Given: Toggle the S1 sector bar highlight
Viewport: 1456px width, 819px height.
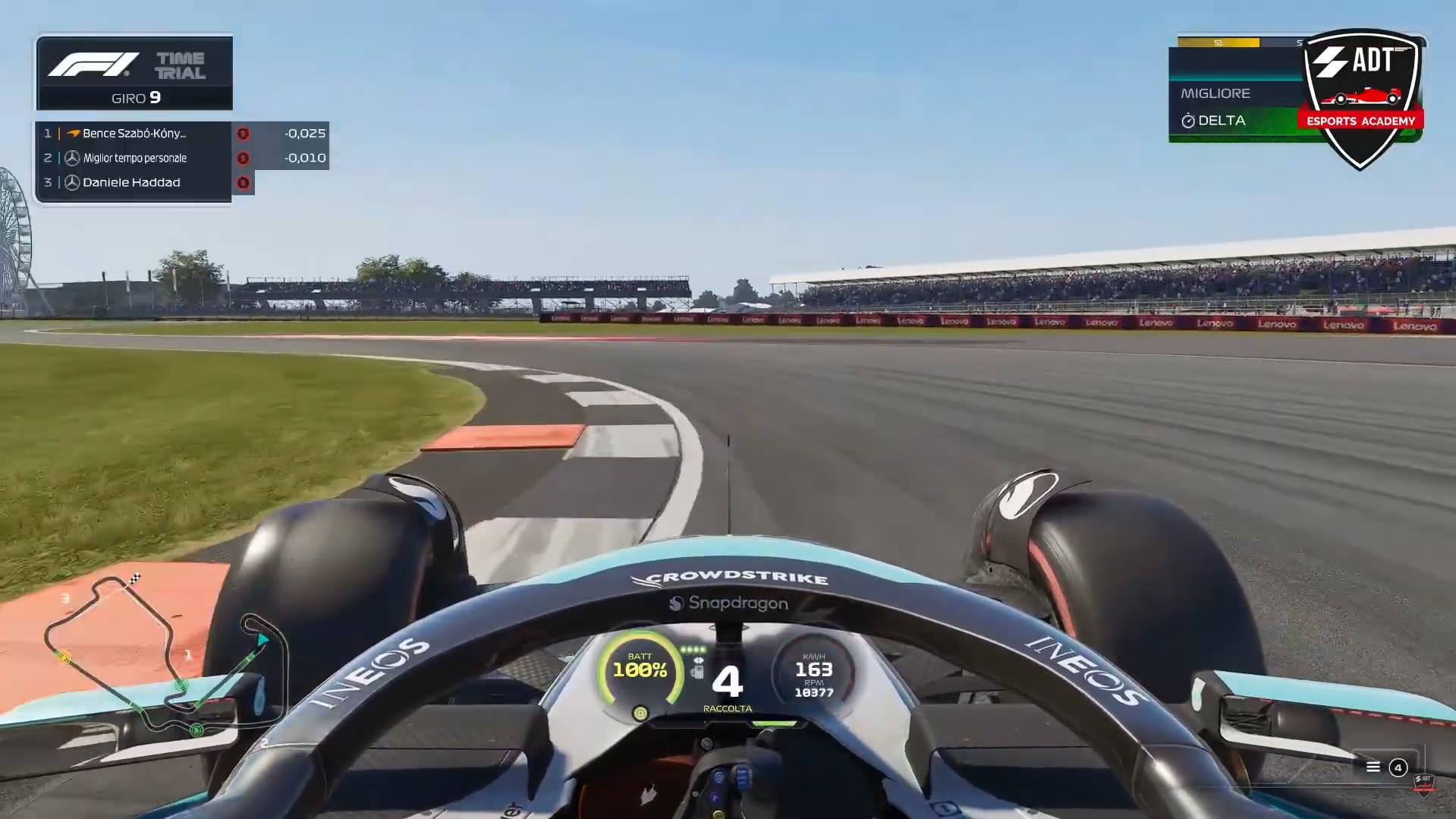Looking at the screenshot, I should click(x=1218, y=43).
